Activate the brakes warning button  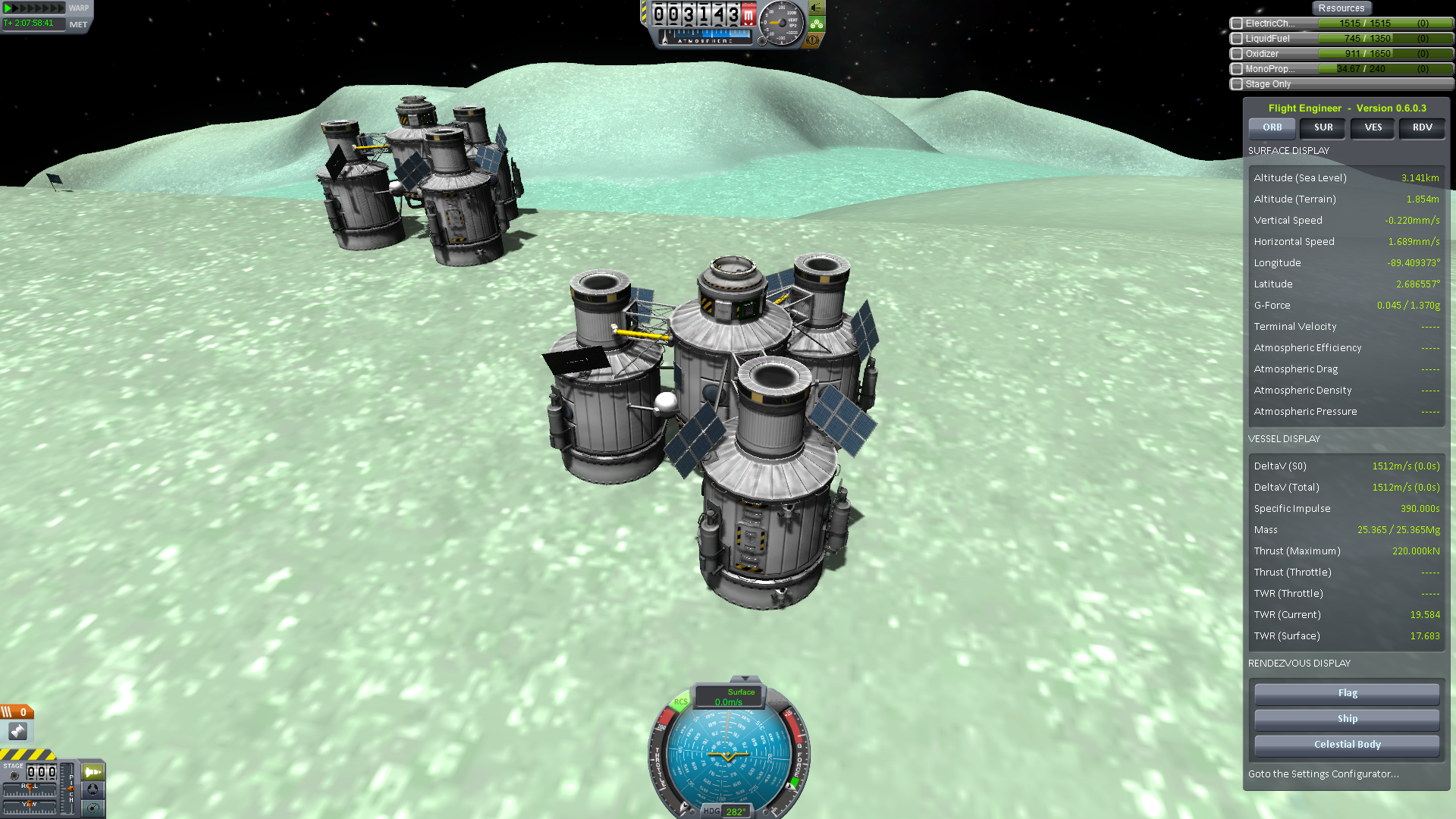813,40
